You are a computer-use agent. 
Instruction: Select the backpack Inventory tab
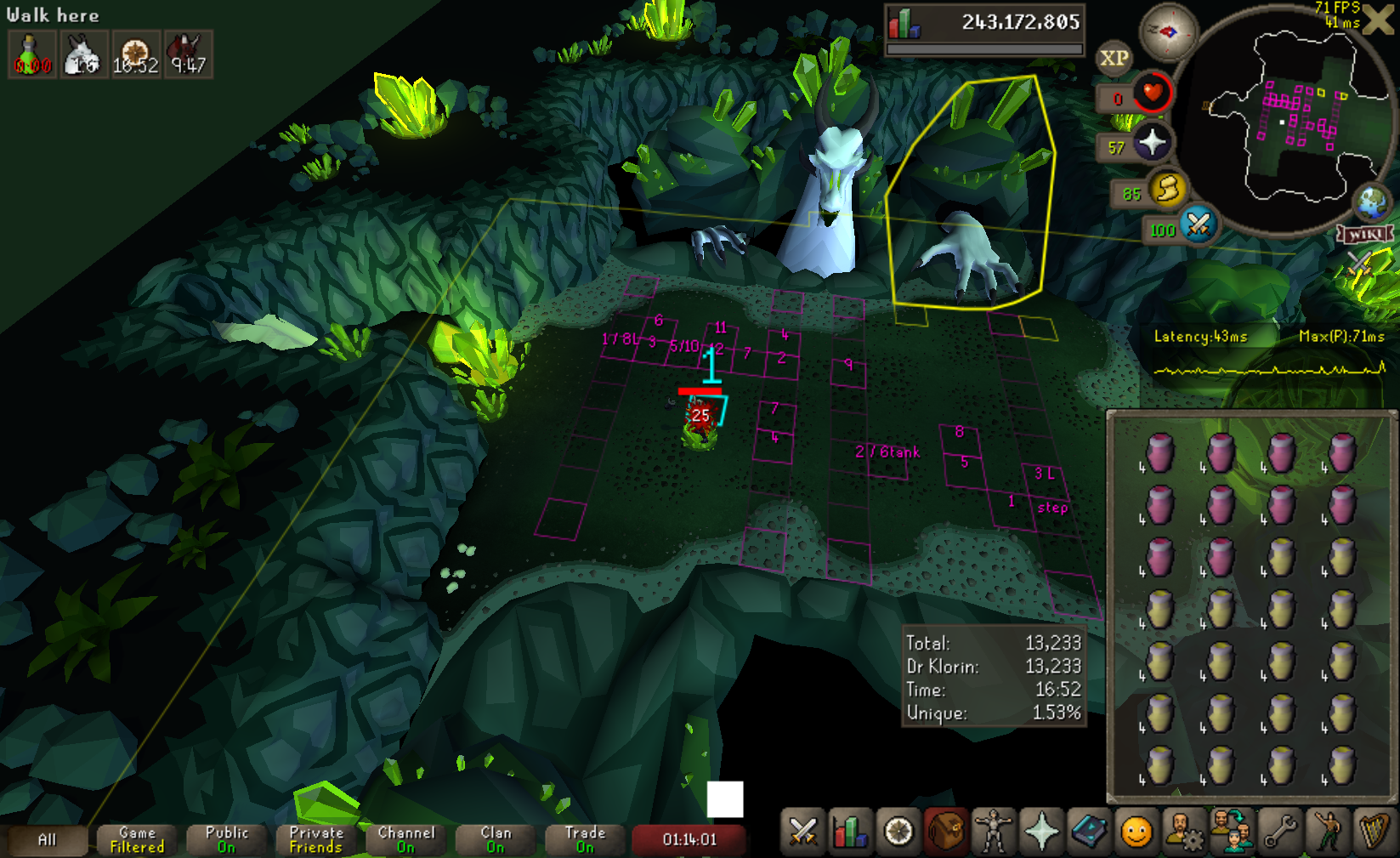coord(945,832)
